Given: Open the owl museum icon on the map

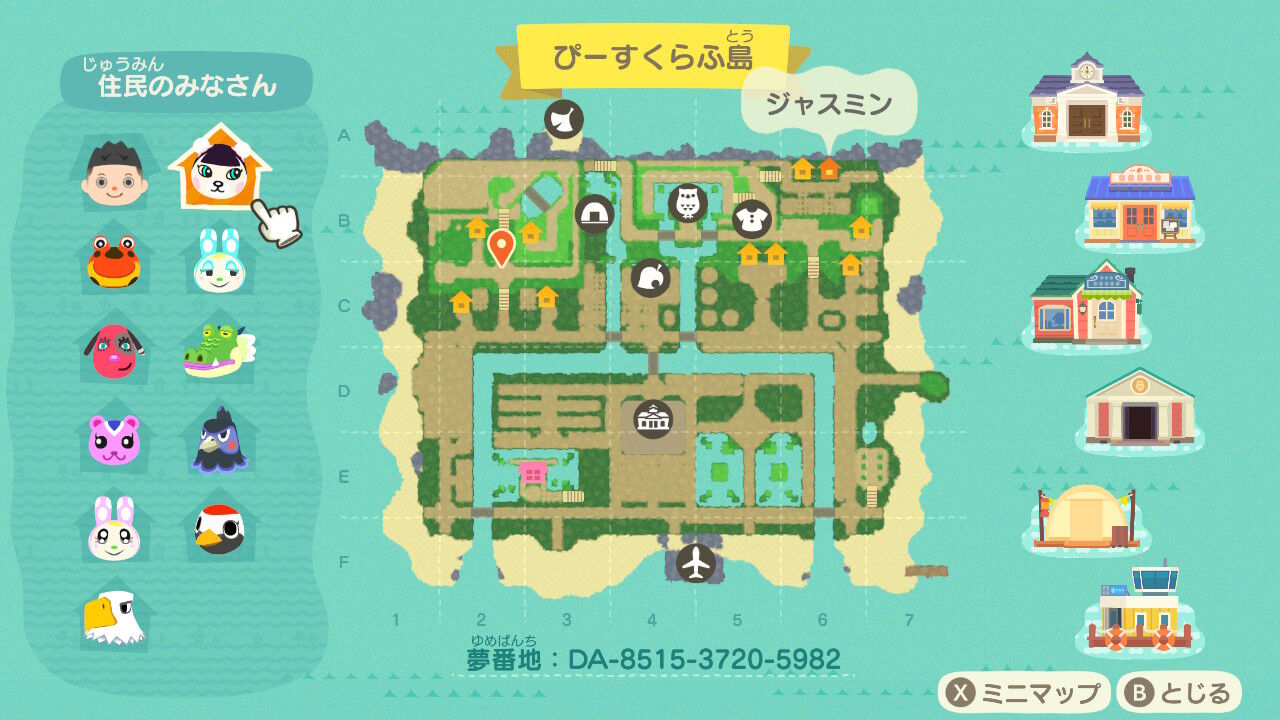Looking at the screenshot, I should coord(688,203).
